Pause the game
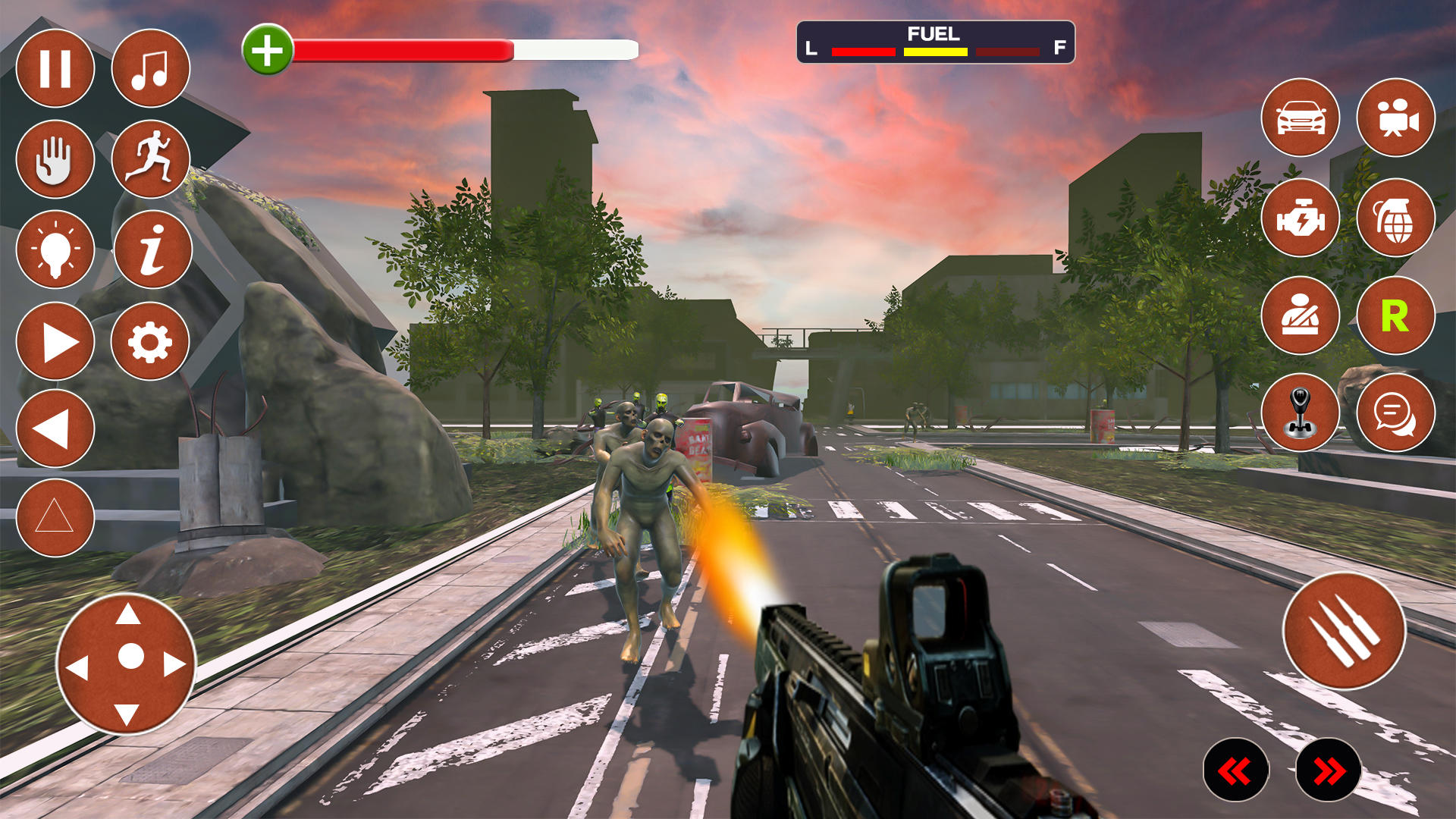 (x=55, y=69)
